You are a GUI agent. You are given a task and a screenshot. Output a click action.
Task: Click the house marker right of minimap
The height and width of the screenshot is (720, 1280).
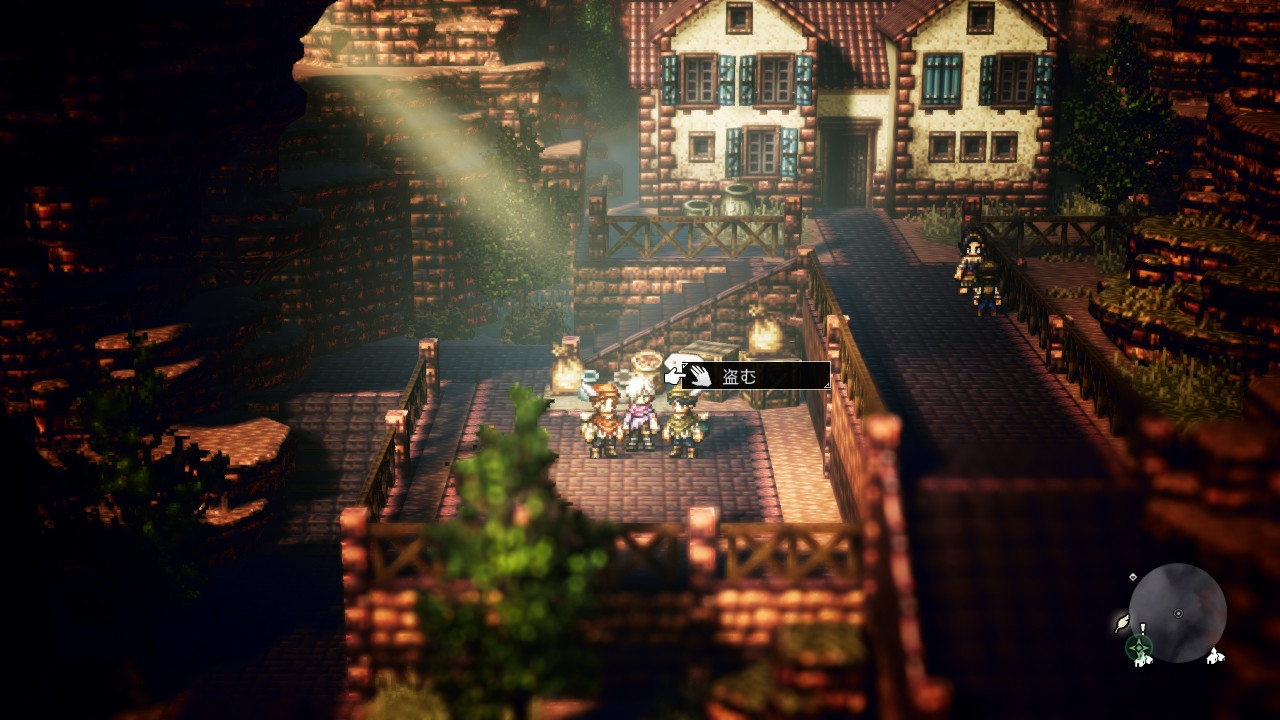click(x=1215, y=656)
